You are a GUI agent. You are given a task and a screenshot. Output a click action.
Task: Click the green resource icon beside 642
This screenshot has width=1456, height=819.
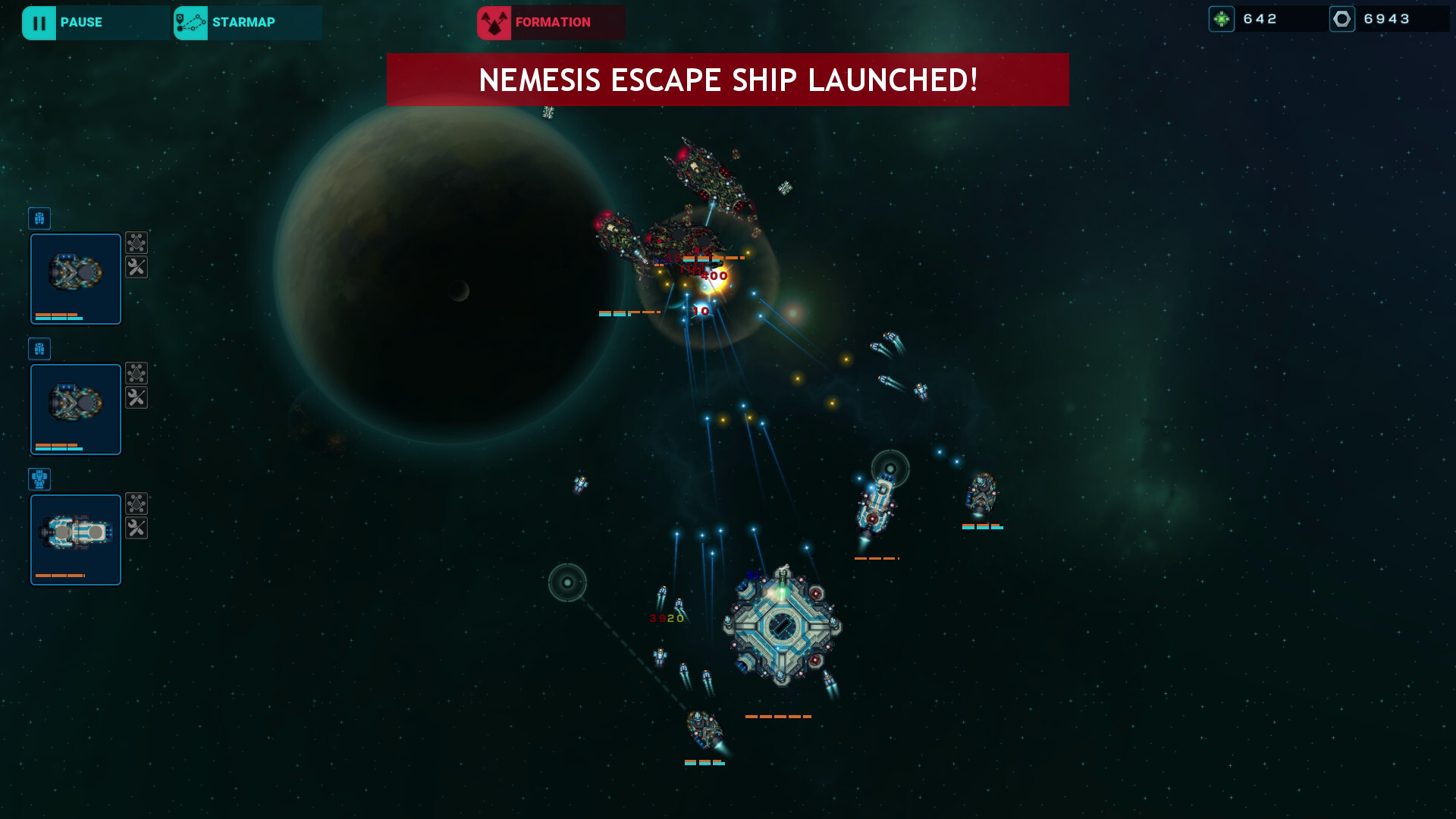pyautogui.click(x=1222, y=17)
